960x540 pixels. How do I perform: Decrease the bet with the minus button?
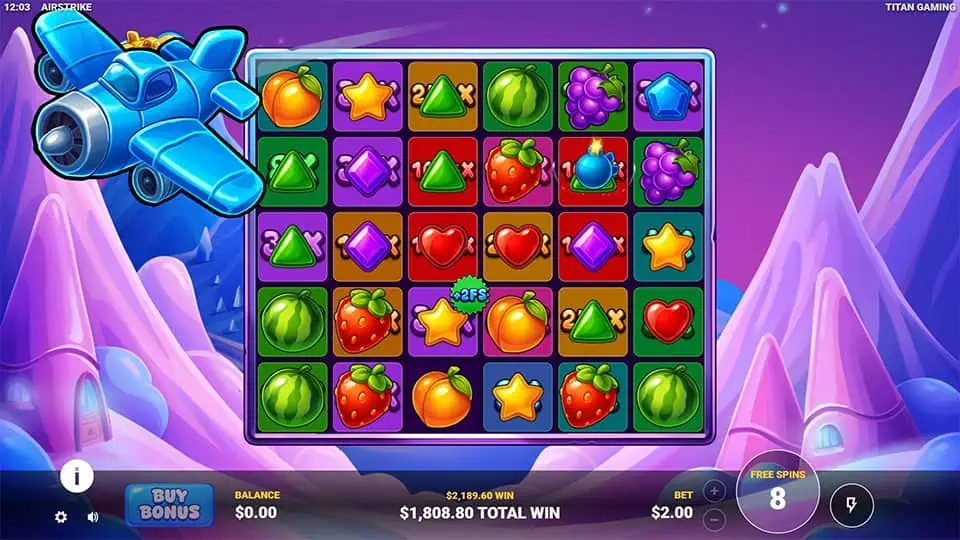pos(714,520)
